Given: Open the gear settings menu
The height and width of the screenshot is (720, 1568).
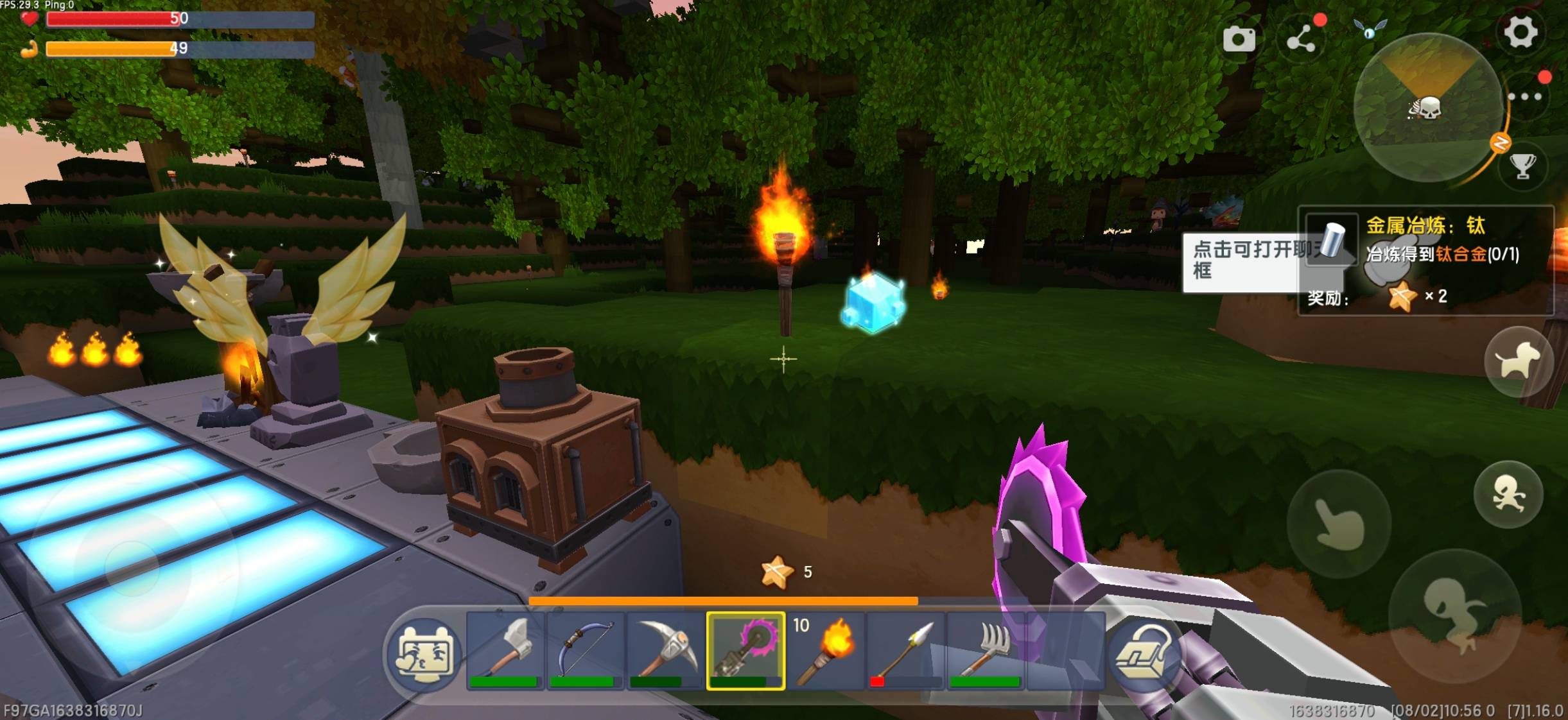Looking at the screenshot, I should tap(1520, 32).
